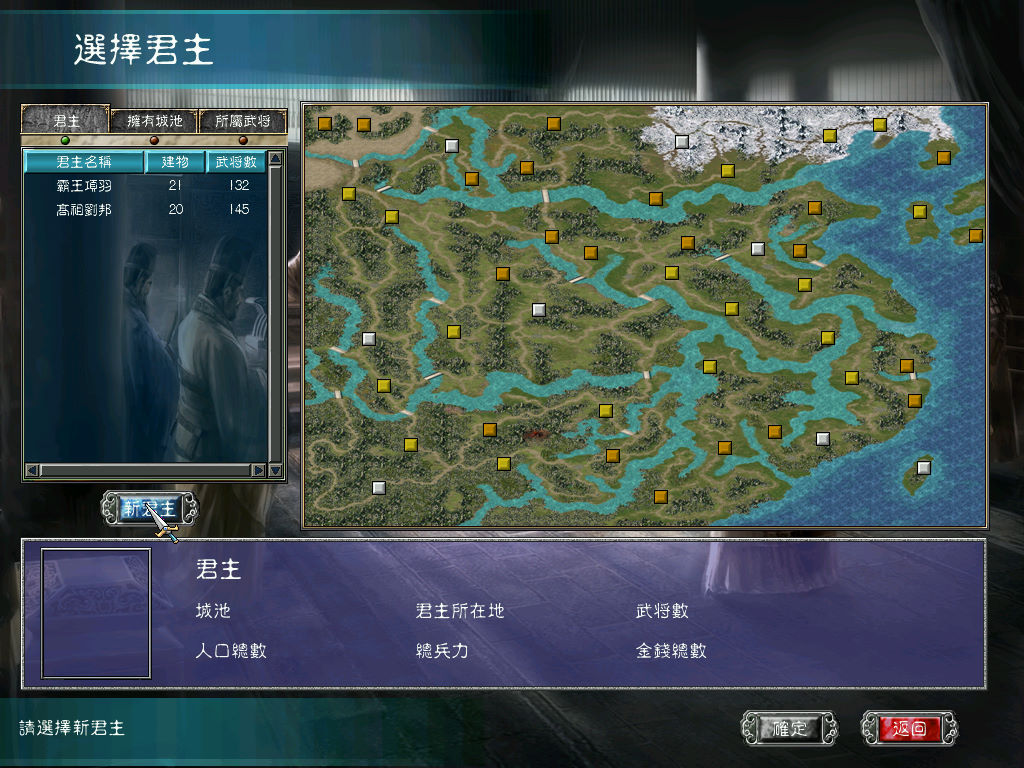Go back with the red 返回 button
Screen dimensions: 1024x768
point(909,729)
